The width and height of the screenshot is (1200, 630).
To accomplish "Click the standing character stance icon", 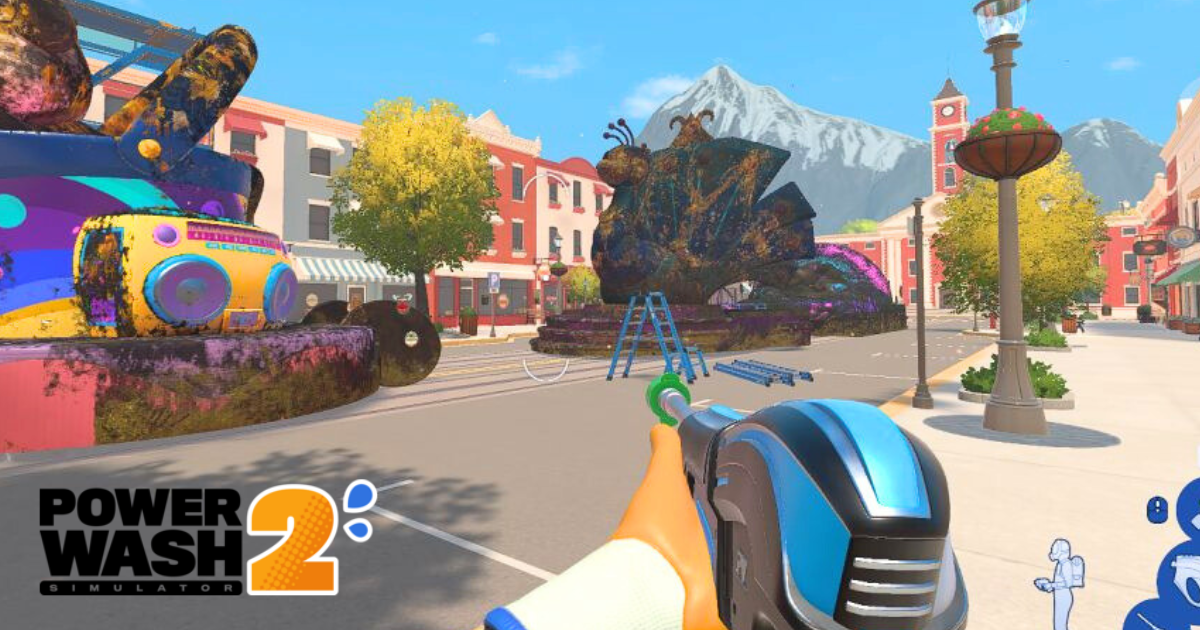I will [x=1061, y=580].
